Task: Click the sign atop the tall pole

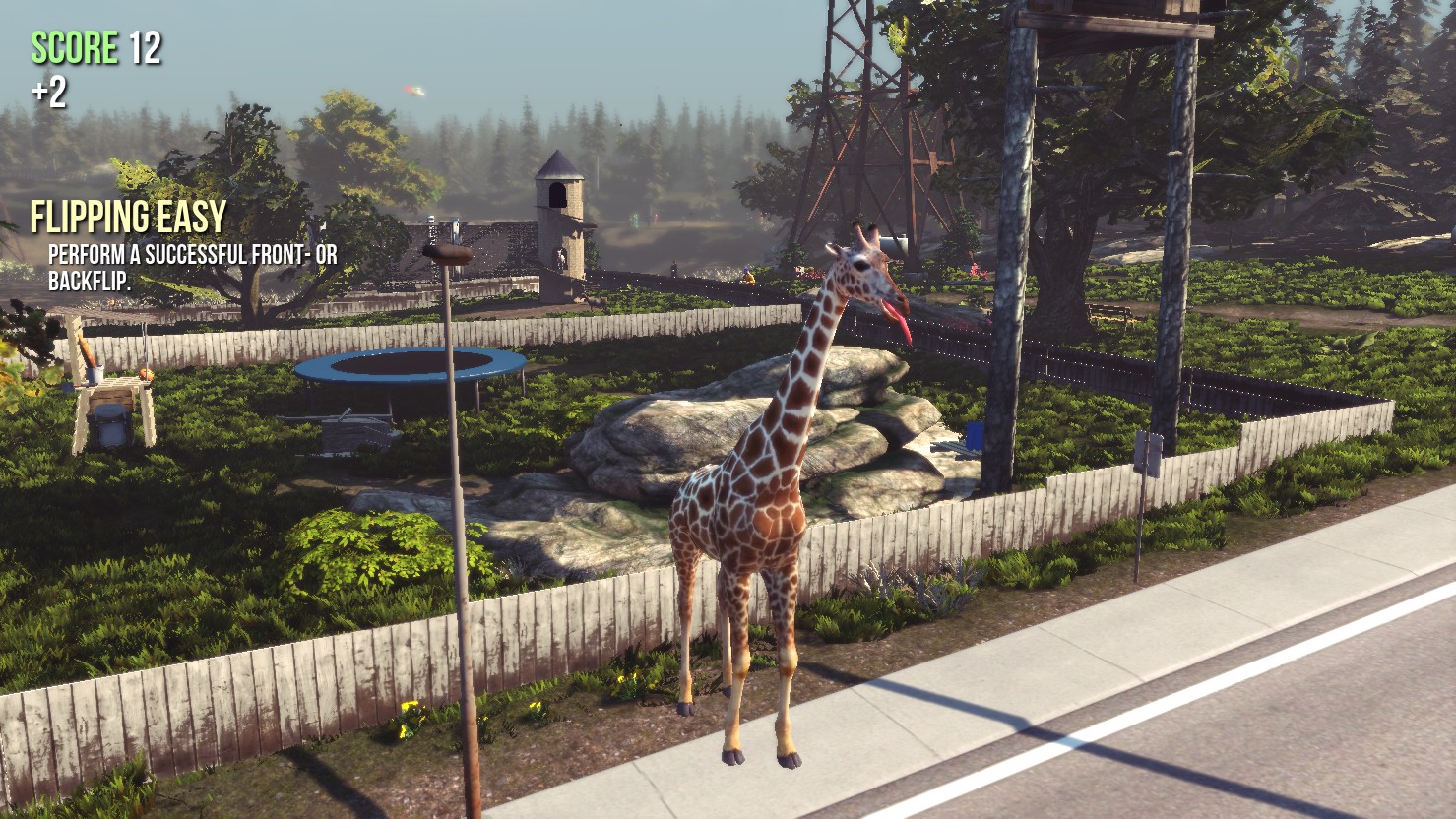Action: click(x=448, y=254)
